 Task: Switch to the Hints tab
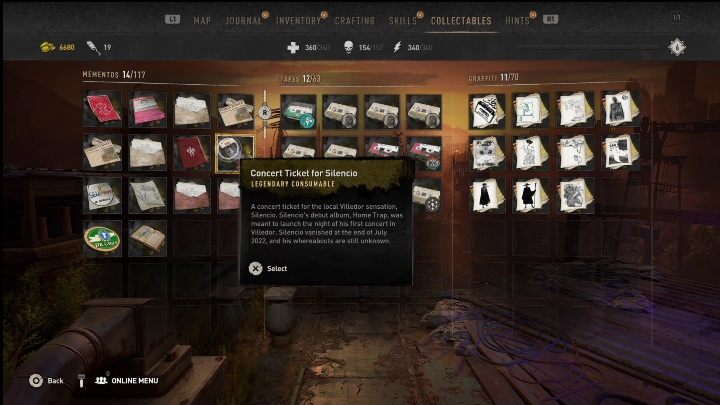click(518, 20)
